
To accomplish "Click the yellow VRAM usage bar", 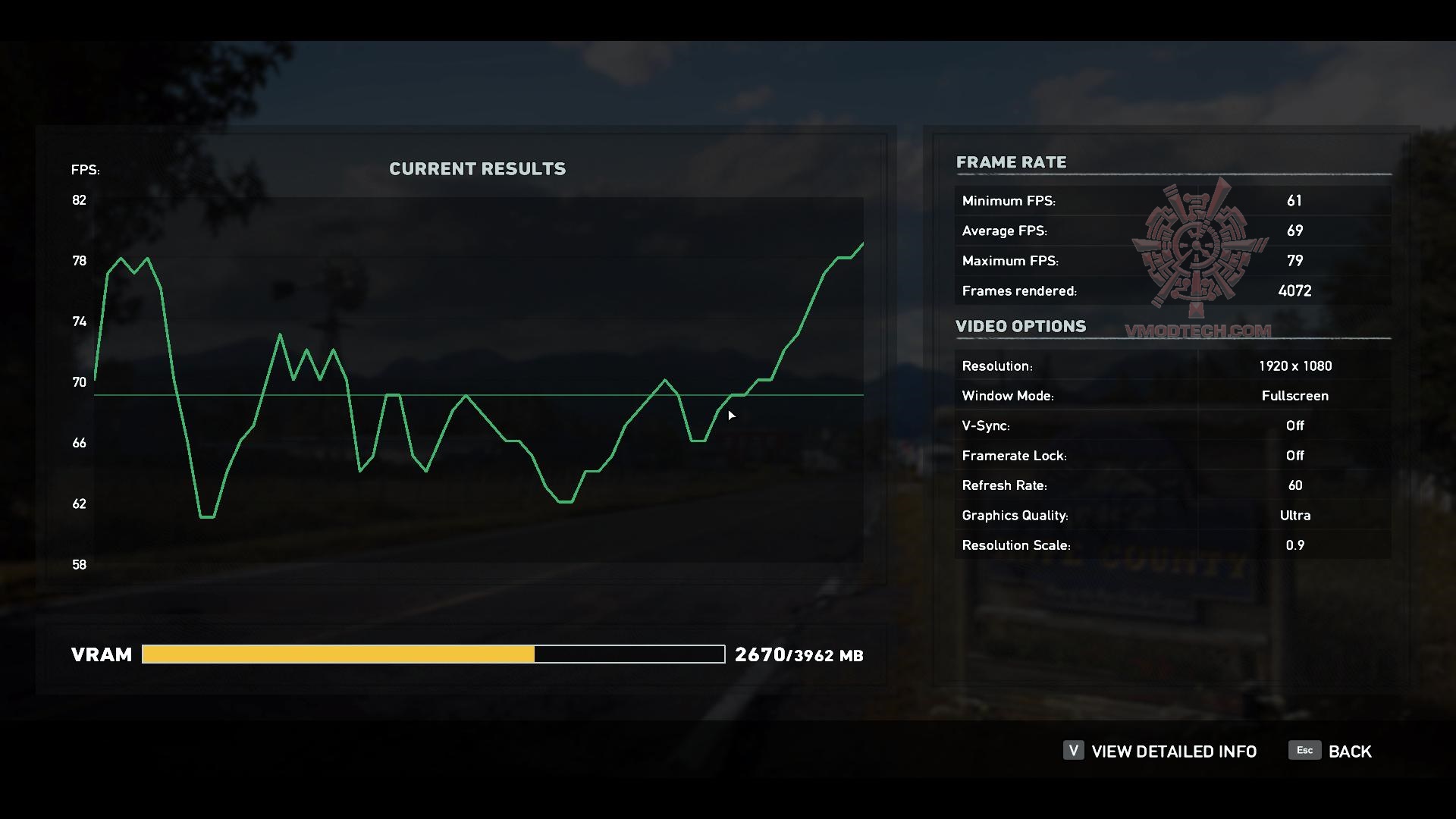I will 337,654.
